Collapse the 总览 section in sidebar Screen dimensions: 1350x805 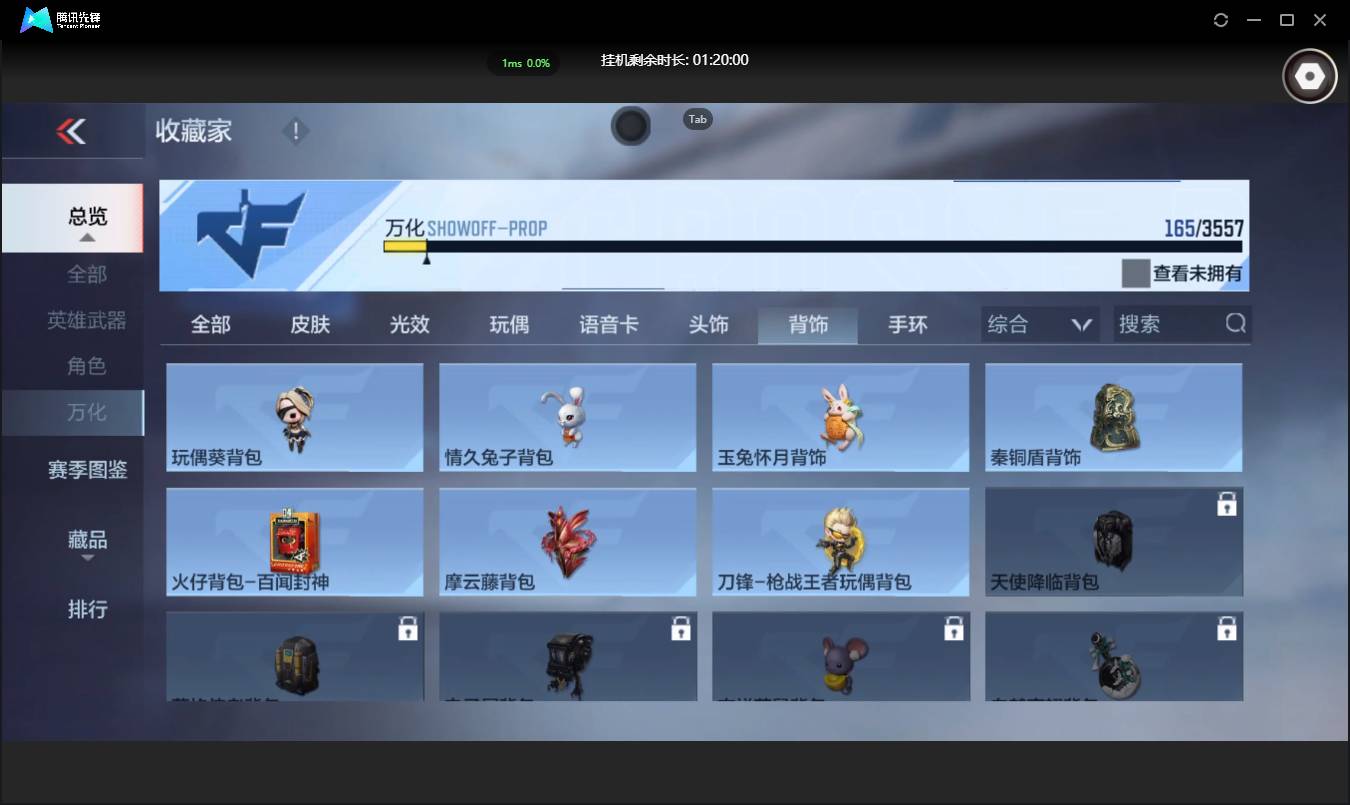pos(88,218)
